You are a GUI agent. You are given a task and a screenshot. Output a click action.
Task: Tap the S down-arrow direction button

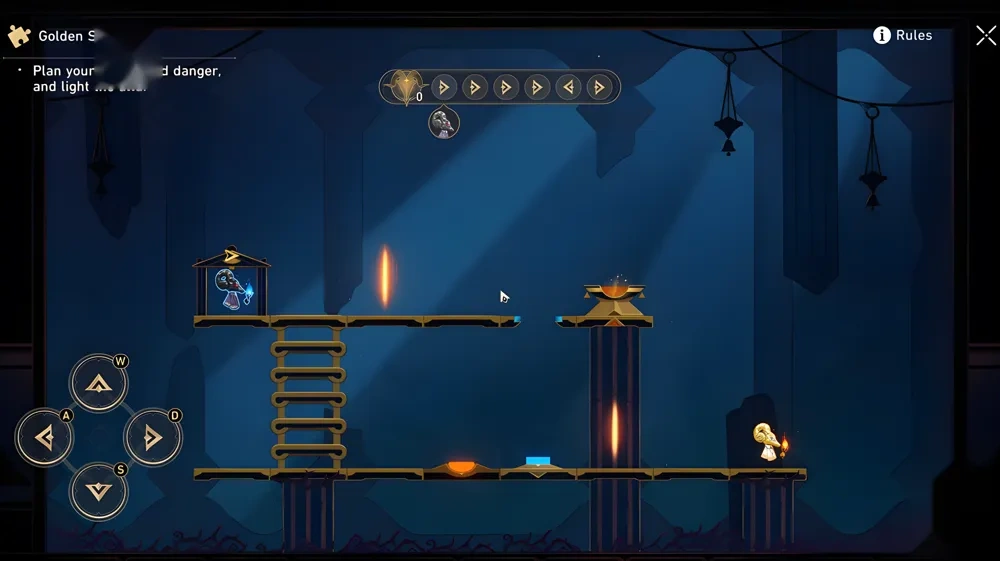98,491
